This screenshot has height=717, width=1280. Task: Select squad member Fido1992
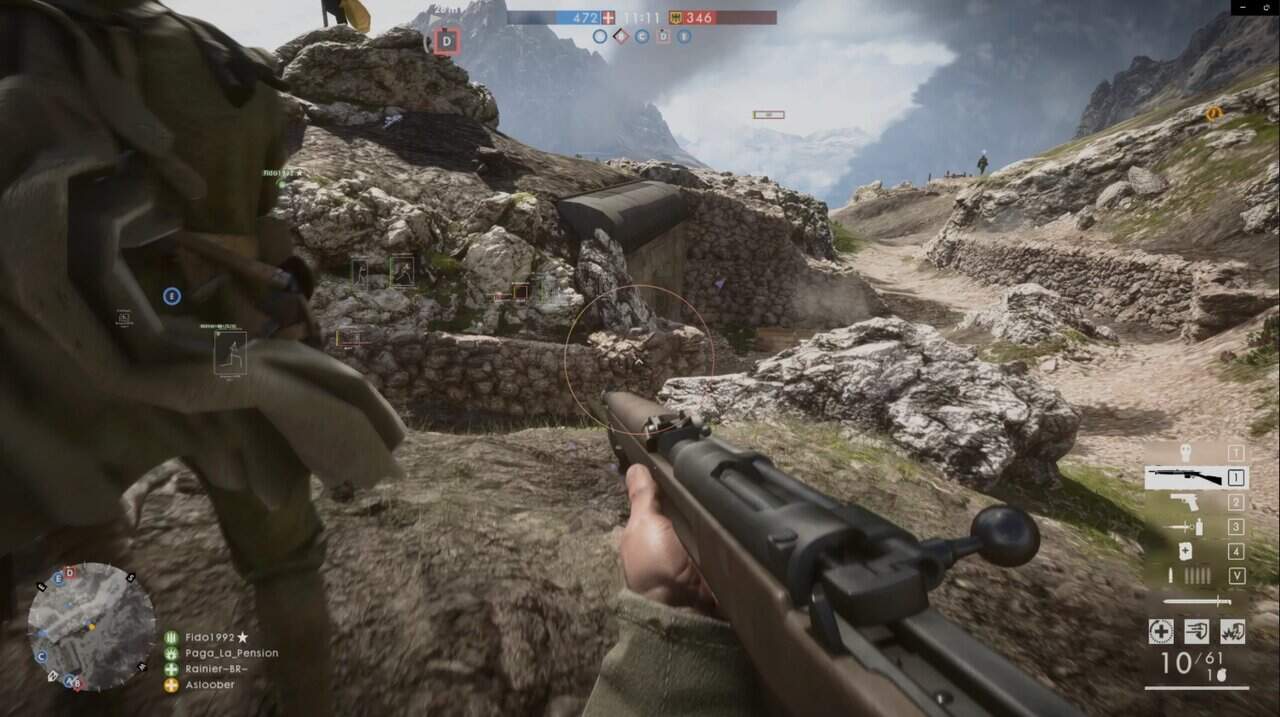[x=210, y=637]
